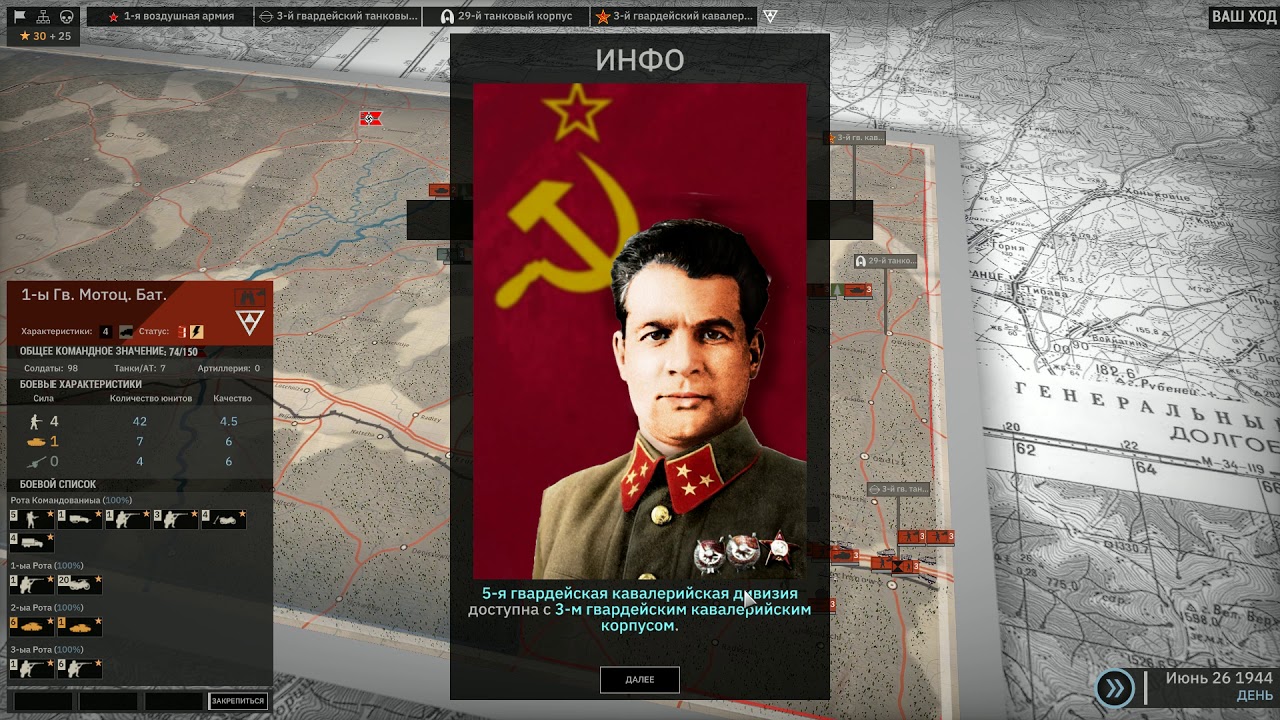
Task: Select the 5 infantry command company unit
Action: pos(31,519)
